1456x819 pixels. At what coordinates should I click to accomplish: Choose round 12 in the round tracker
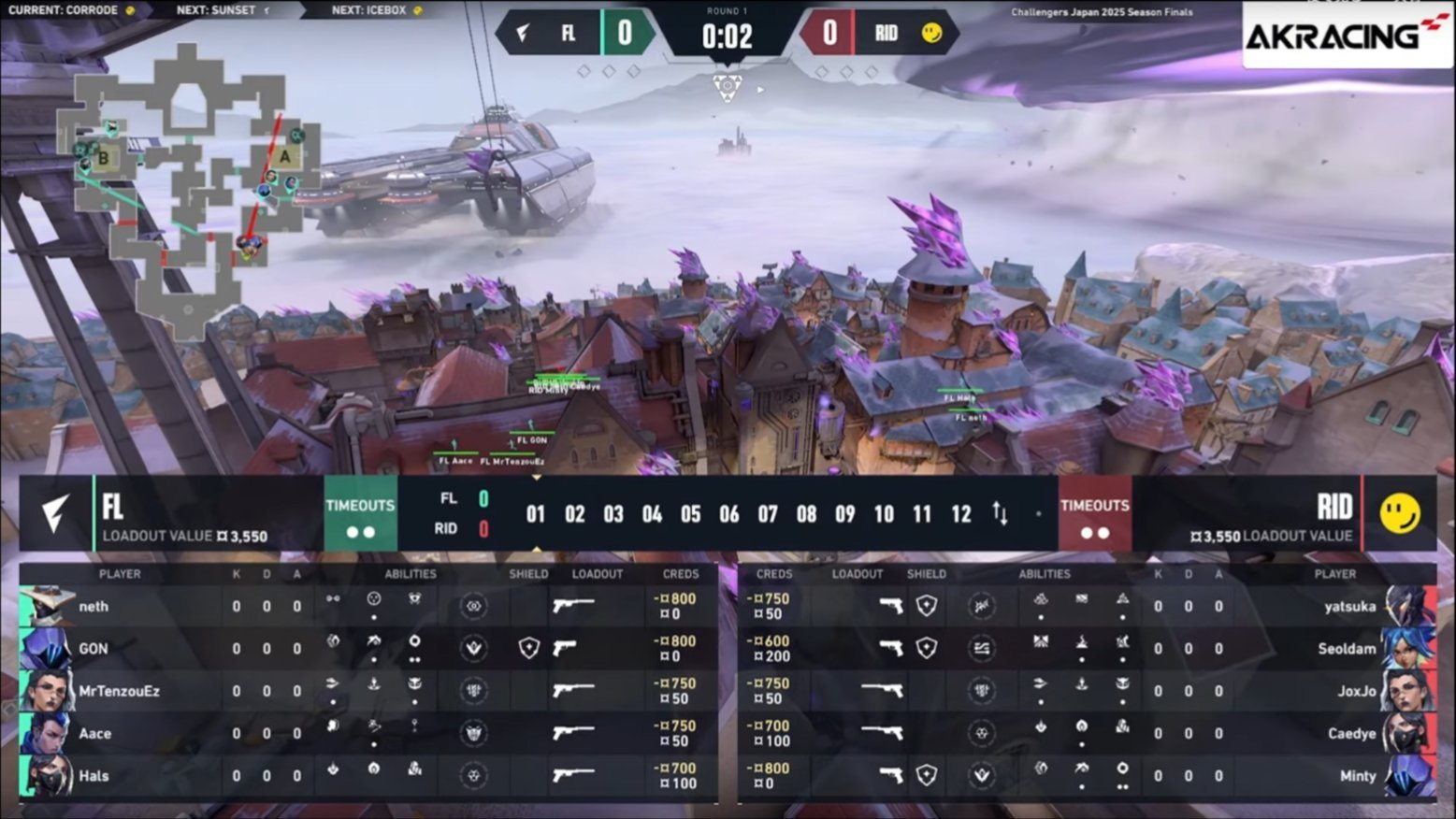(960, 514)
